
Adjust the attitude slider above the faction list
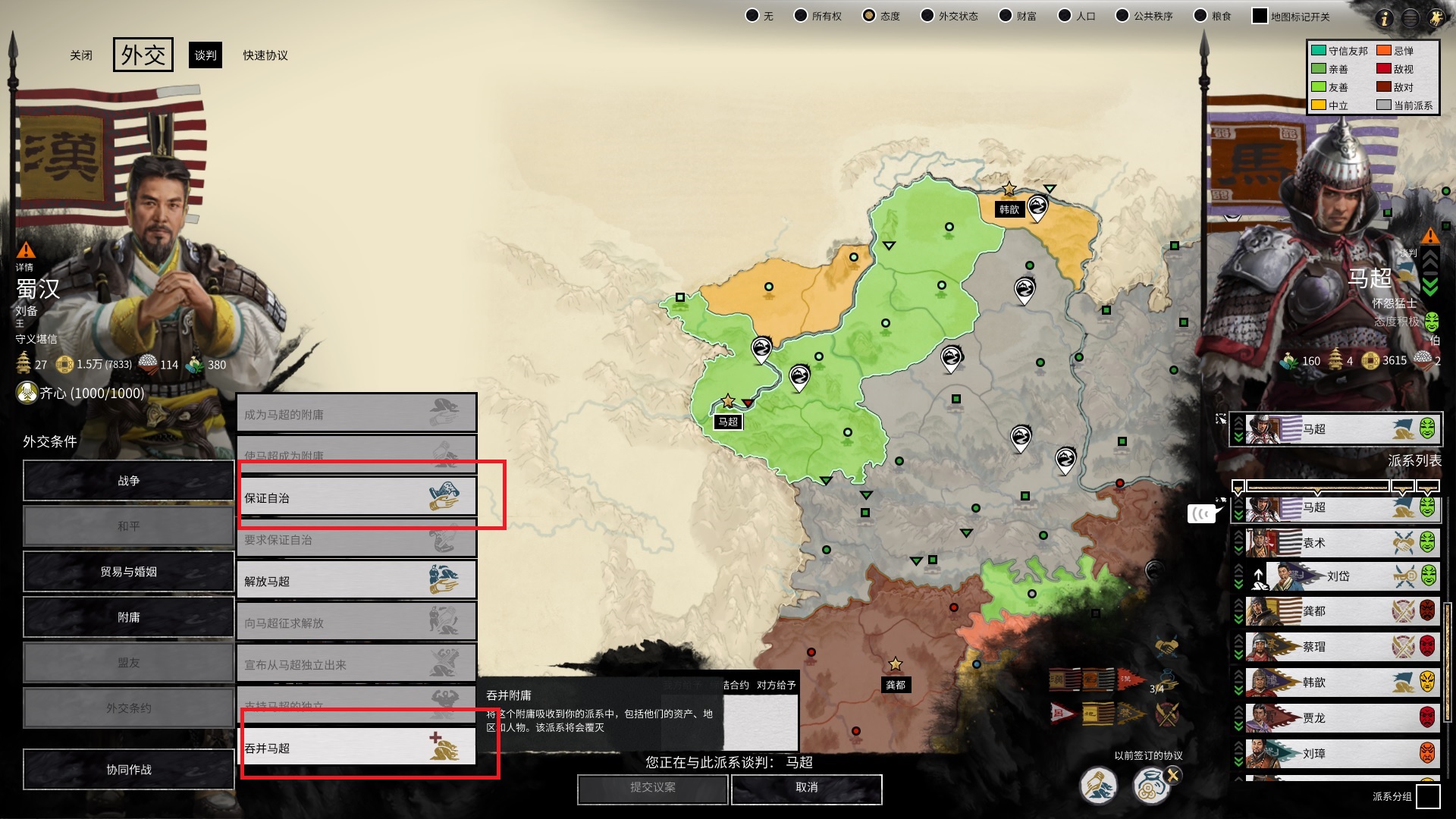1316,488
